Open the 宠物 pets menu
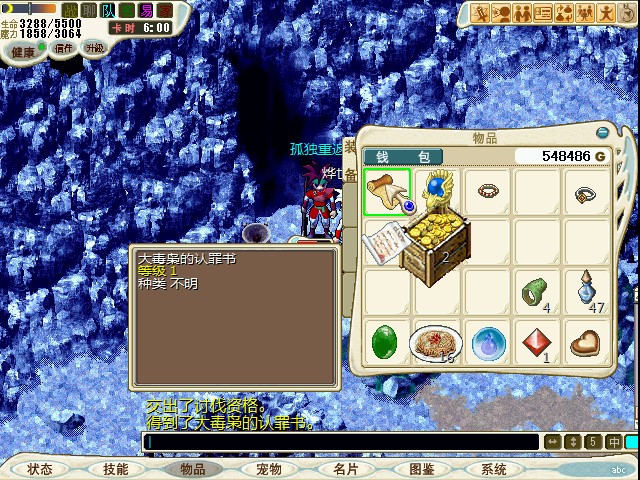The image size is (640, 480). pyautogui.click(x=269, y=469)
